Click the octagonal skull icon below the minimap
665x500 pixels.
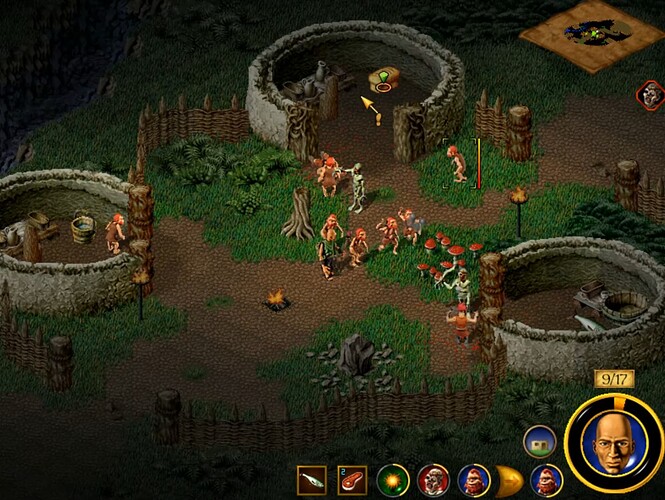tap(650, 95)
